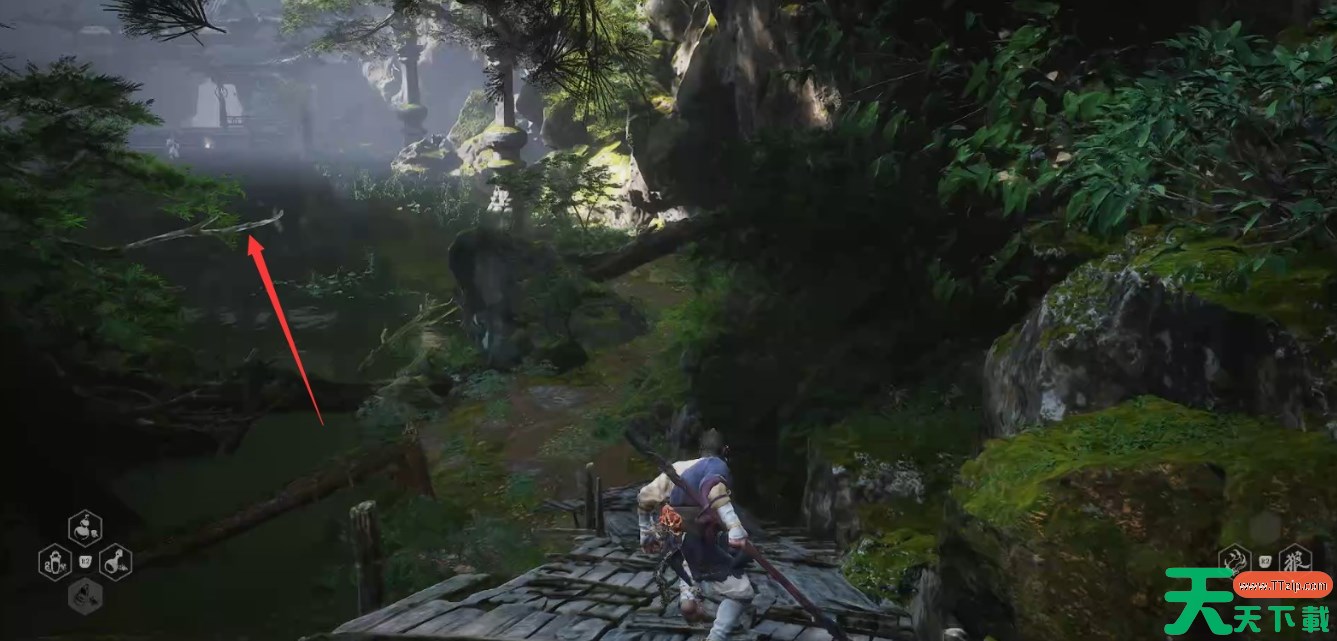This screenshot has height=641, width=1337.
Task: Use the lidded jar item slot
Action: pos(54,562)
